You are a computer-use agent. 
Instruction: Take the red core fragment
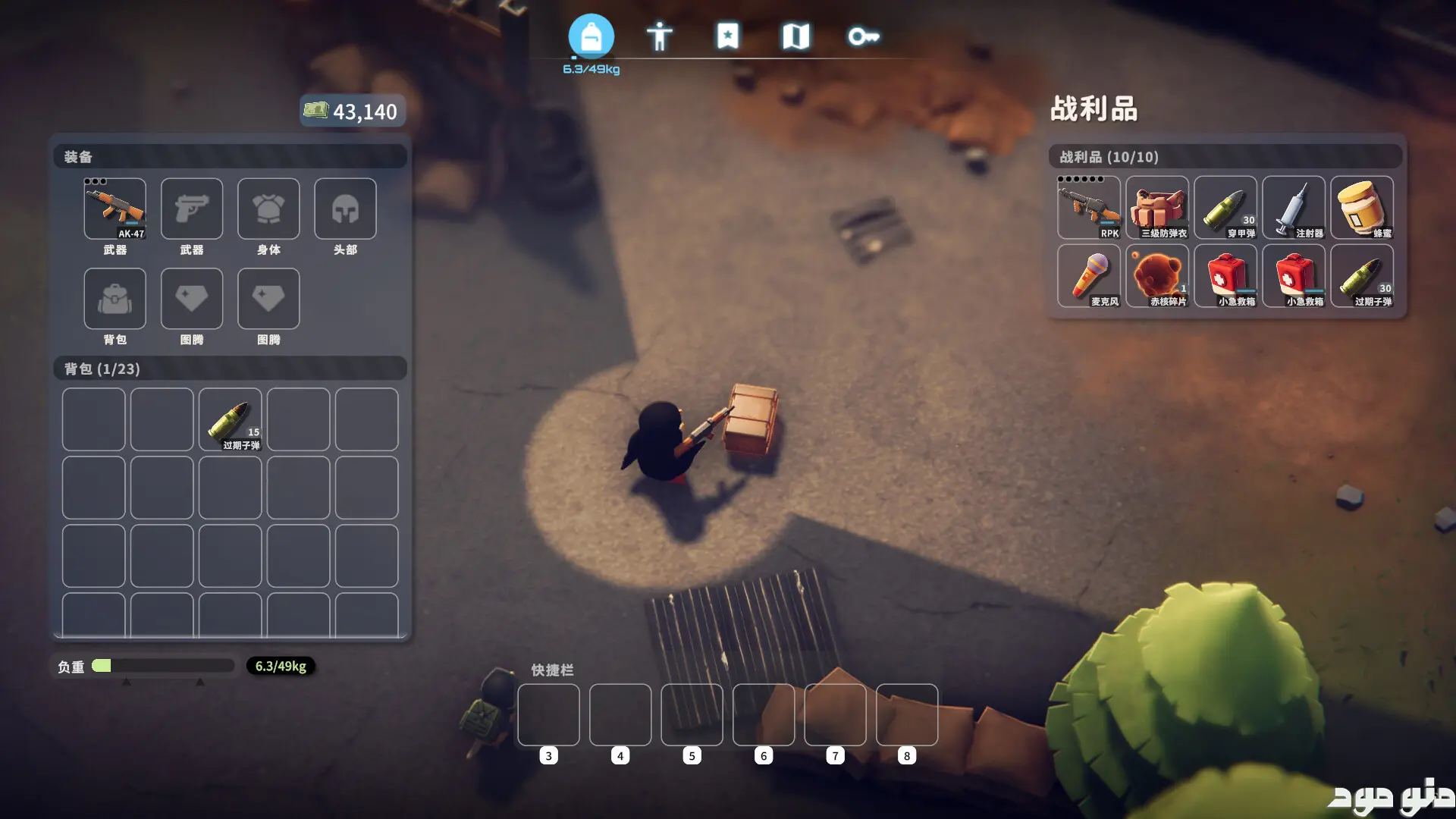tap(1157, 276)
